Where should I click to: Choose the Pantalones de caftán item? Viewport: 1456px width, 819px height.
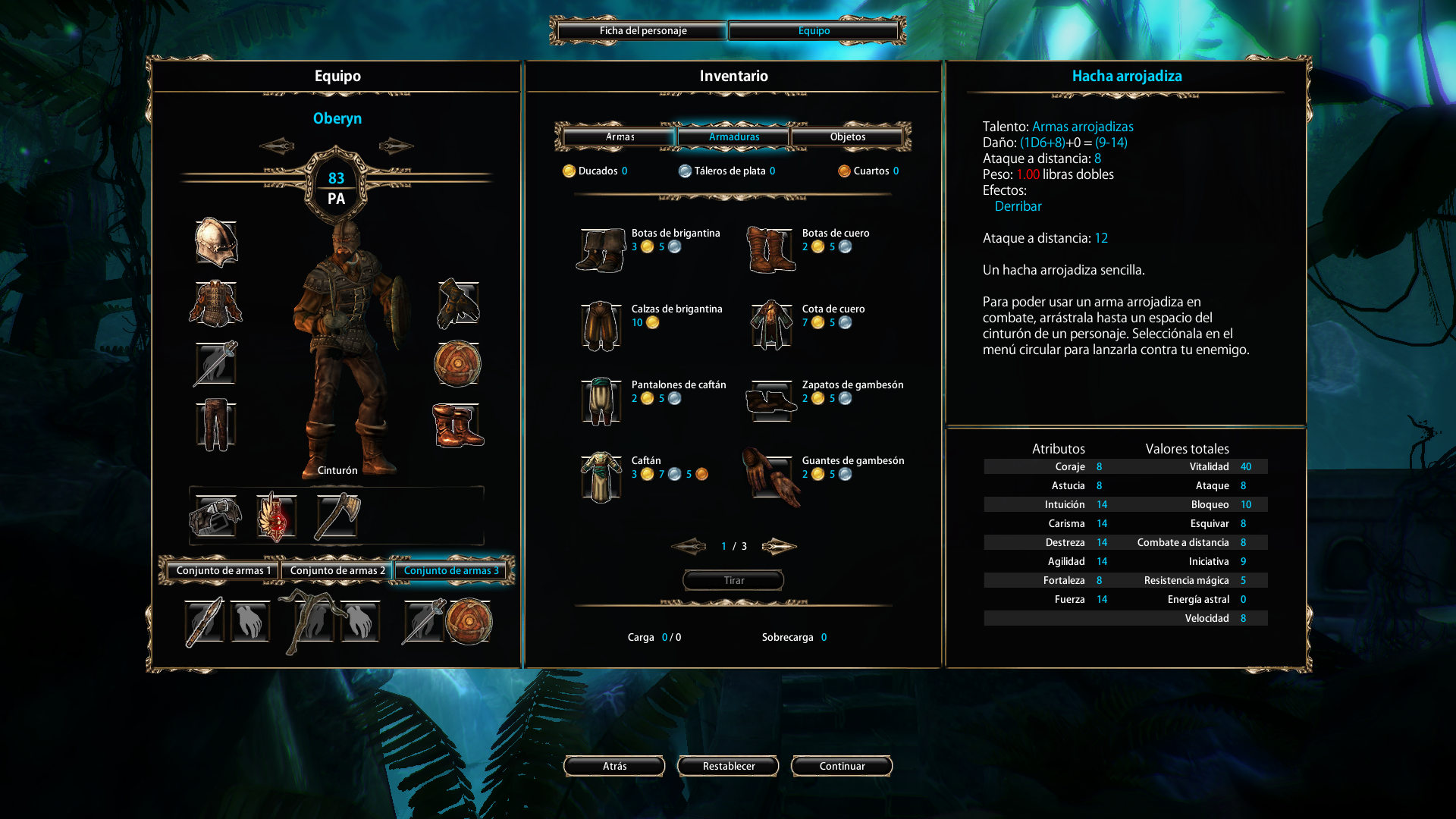pos(601,401)
